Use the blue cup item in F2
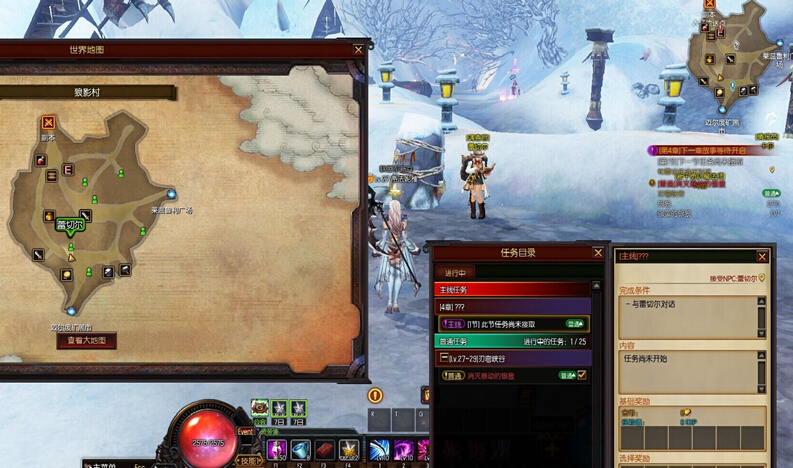Image resolution: width=793 pixels, height=468 pixels. pyautogui.click(x=301, y=450)
